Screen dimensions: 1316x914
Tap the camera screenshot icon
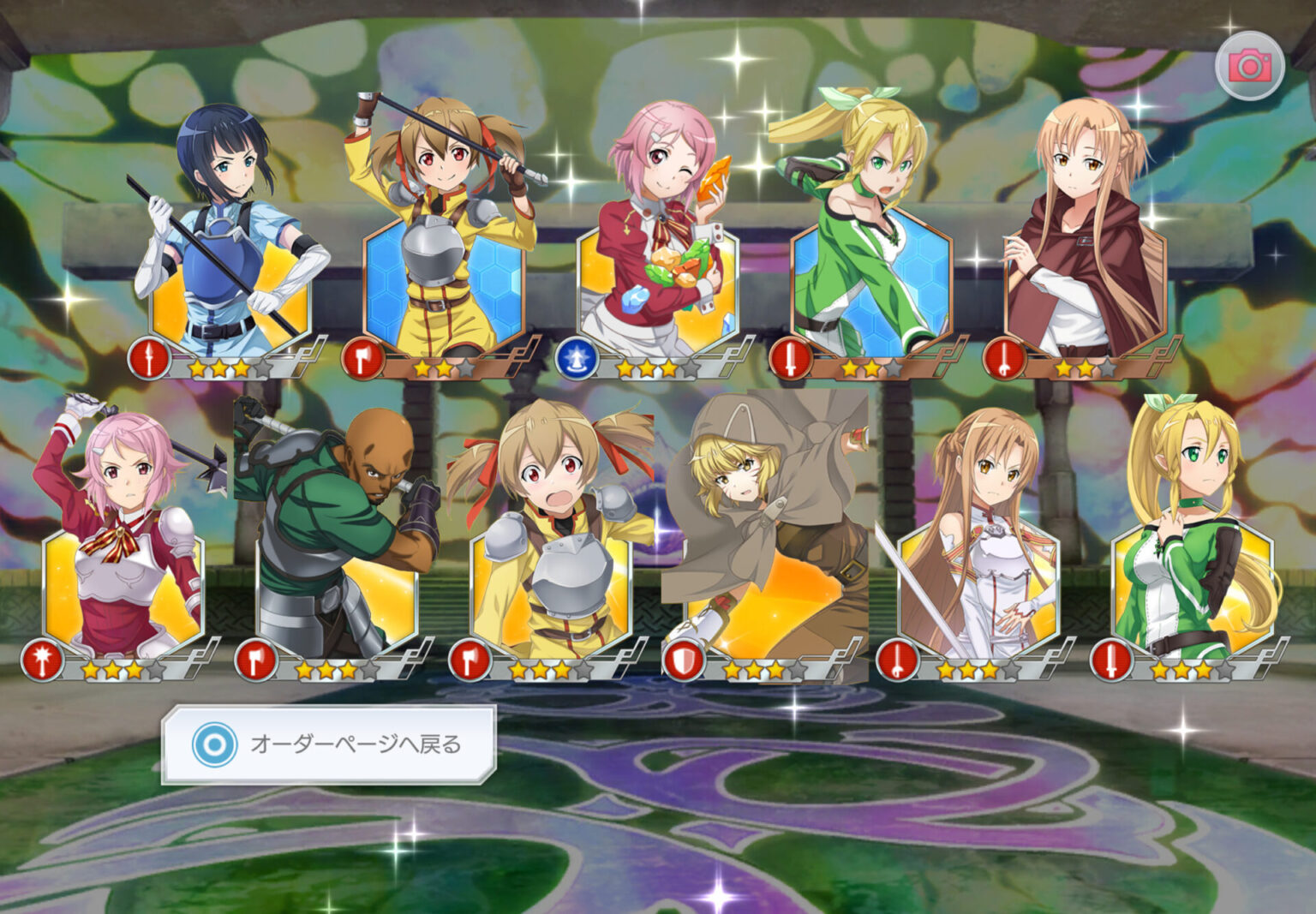pyautogui.click(x=1248, y=63)
